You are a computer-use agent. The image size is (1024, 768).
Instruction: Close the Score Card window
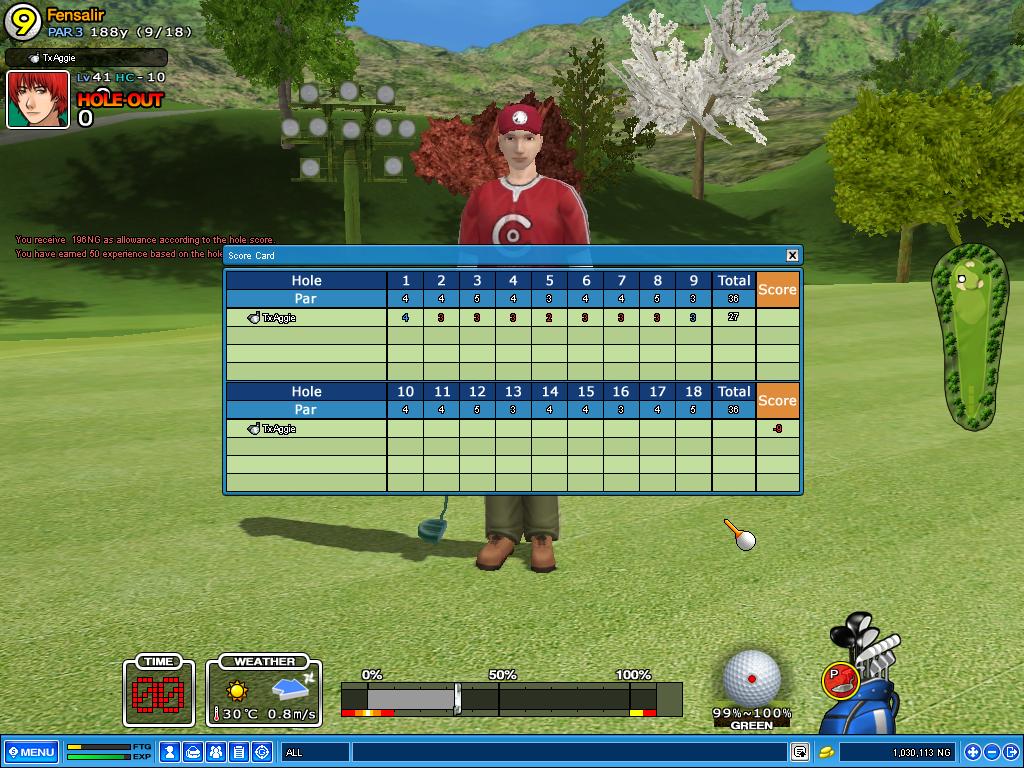click(792, 255)
